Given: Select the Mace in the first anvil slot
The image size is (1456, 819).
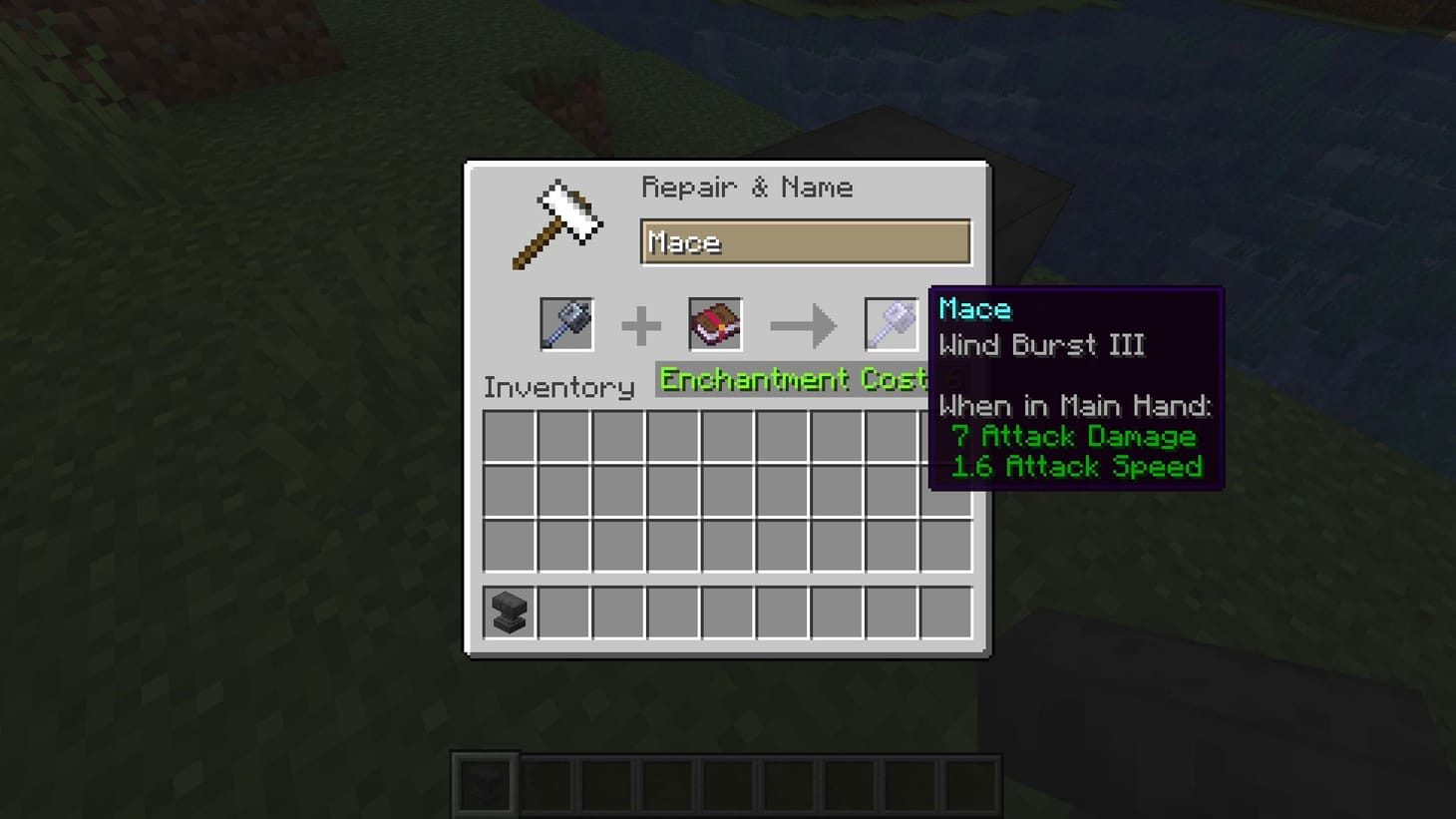Looking at the screenshot, I should click(x=566, y=323).
